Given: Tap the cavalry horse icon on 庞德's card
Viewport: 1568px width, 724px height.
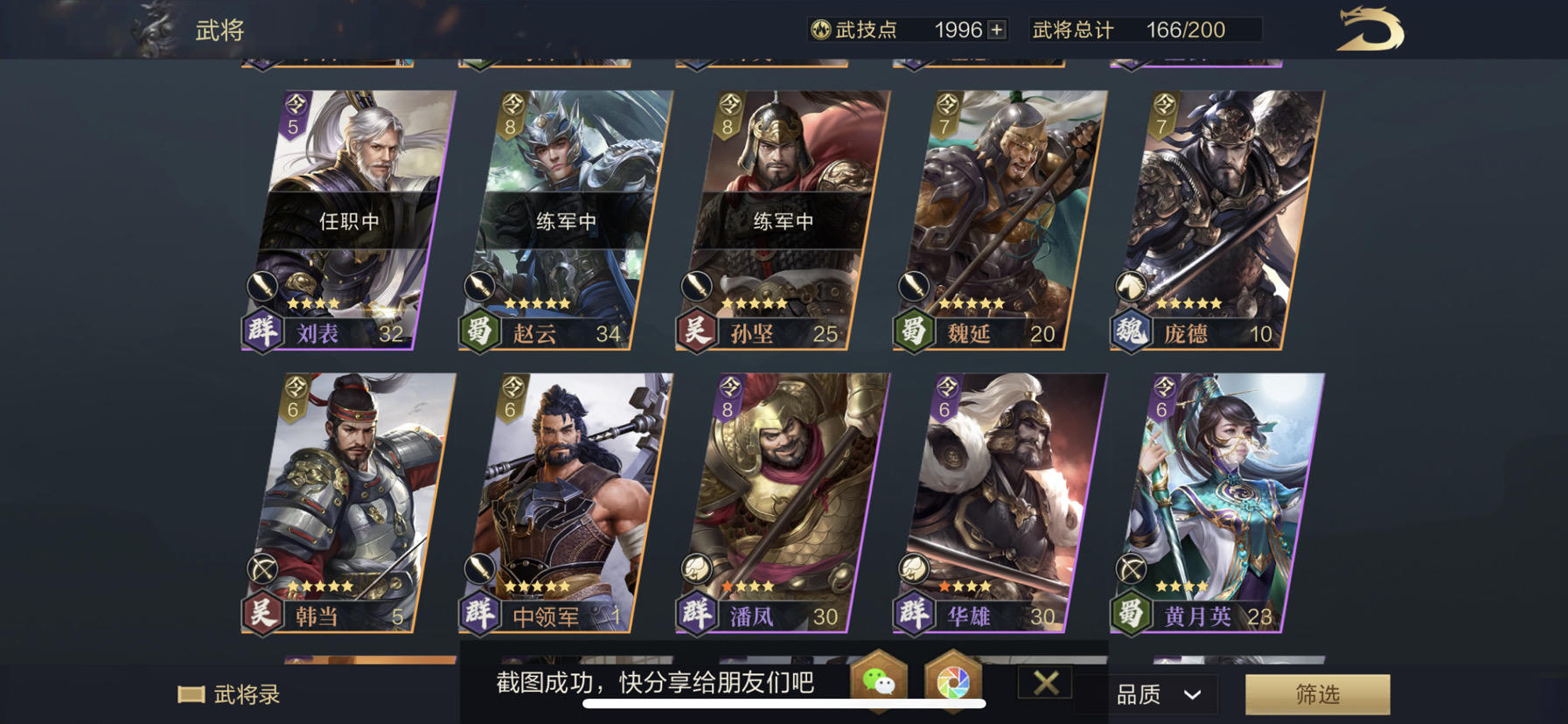Looking at the screenshot, I should pos(1130,287).
